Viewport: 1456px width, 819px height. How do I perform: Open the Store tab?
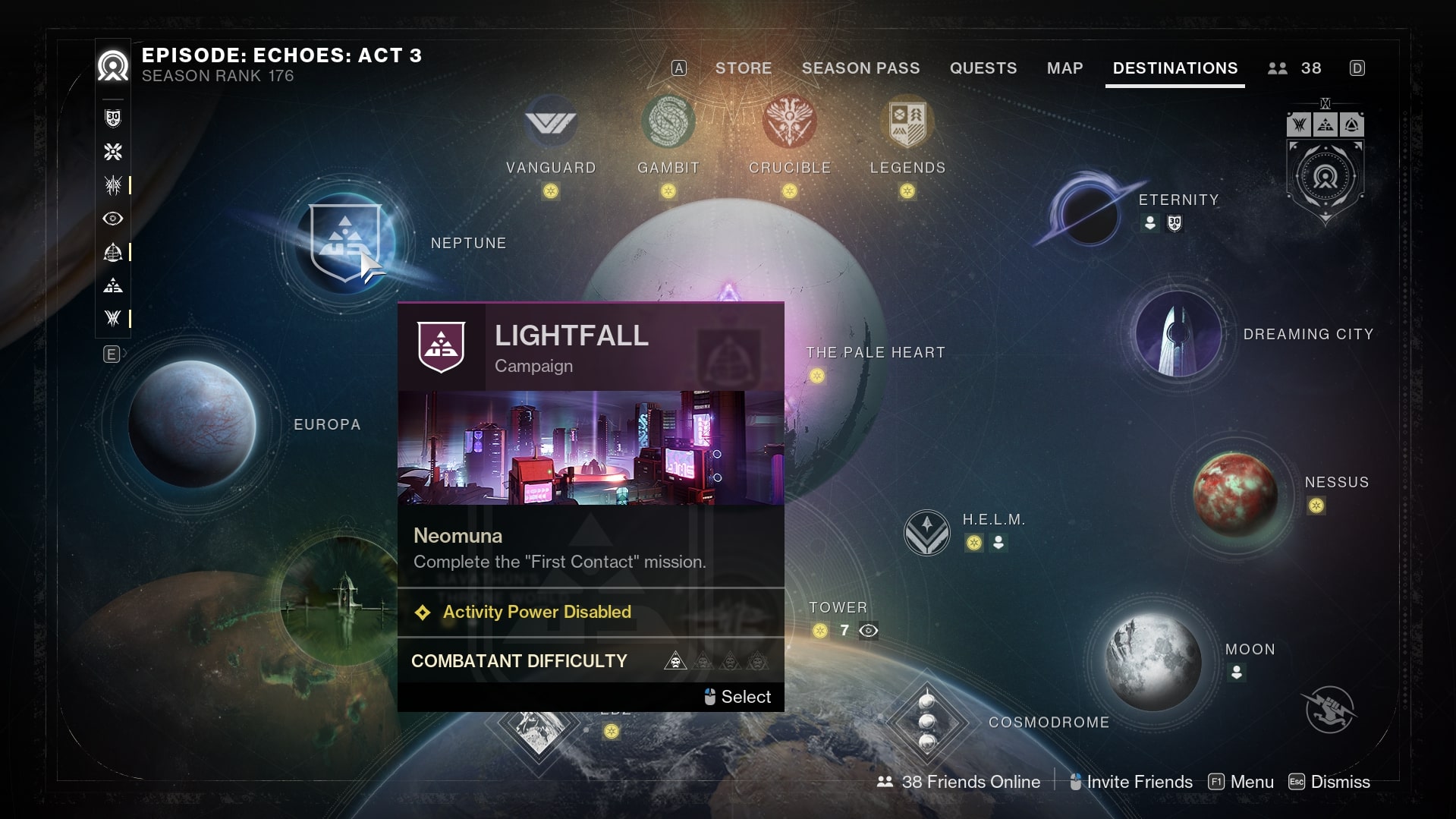point(743,68)
